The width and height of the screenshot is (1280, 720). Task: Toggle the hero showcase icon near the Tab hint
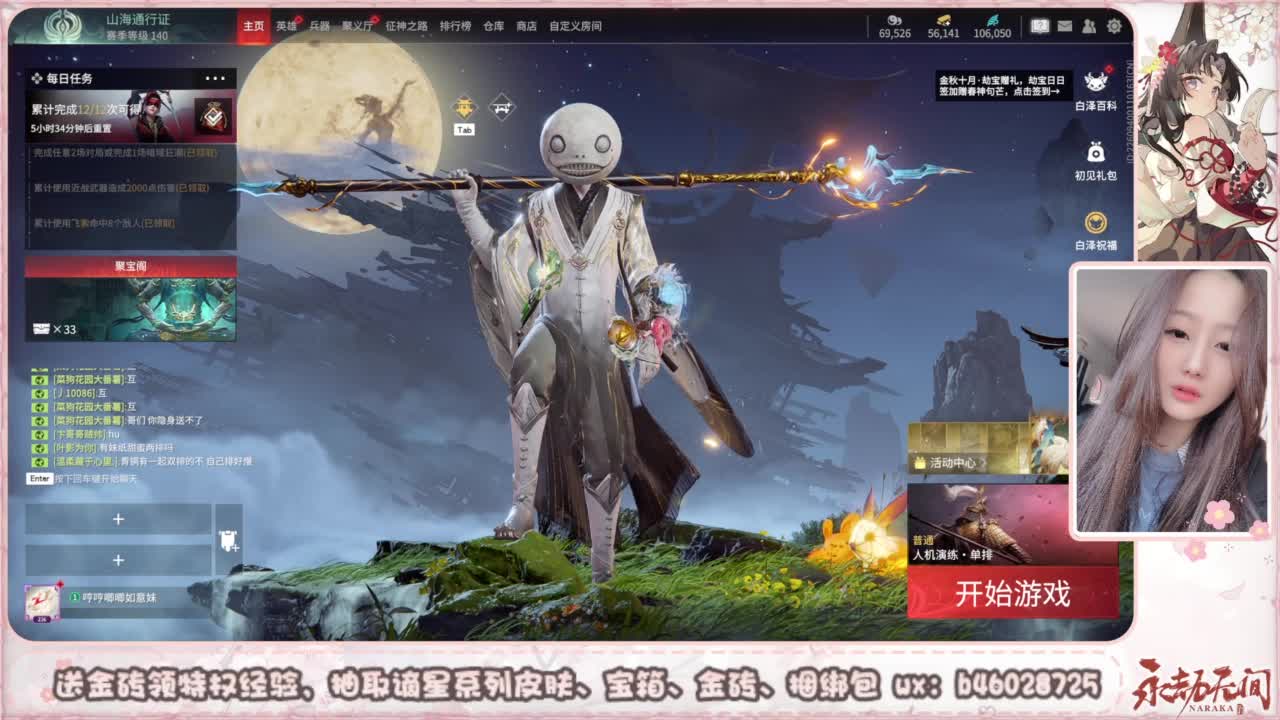coord(464,106)
